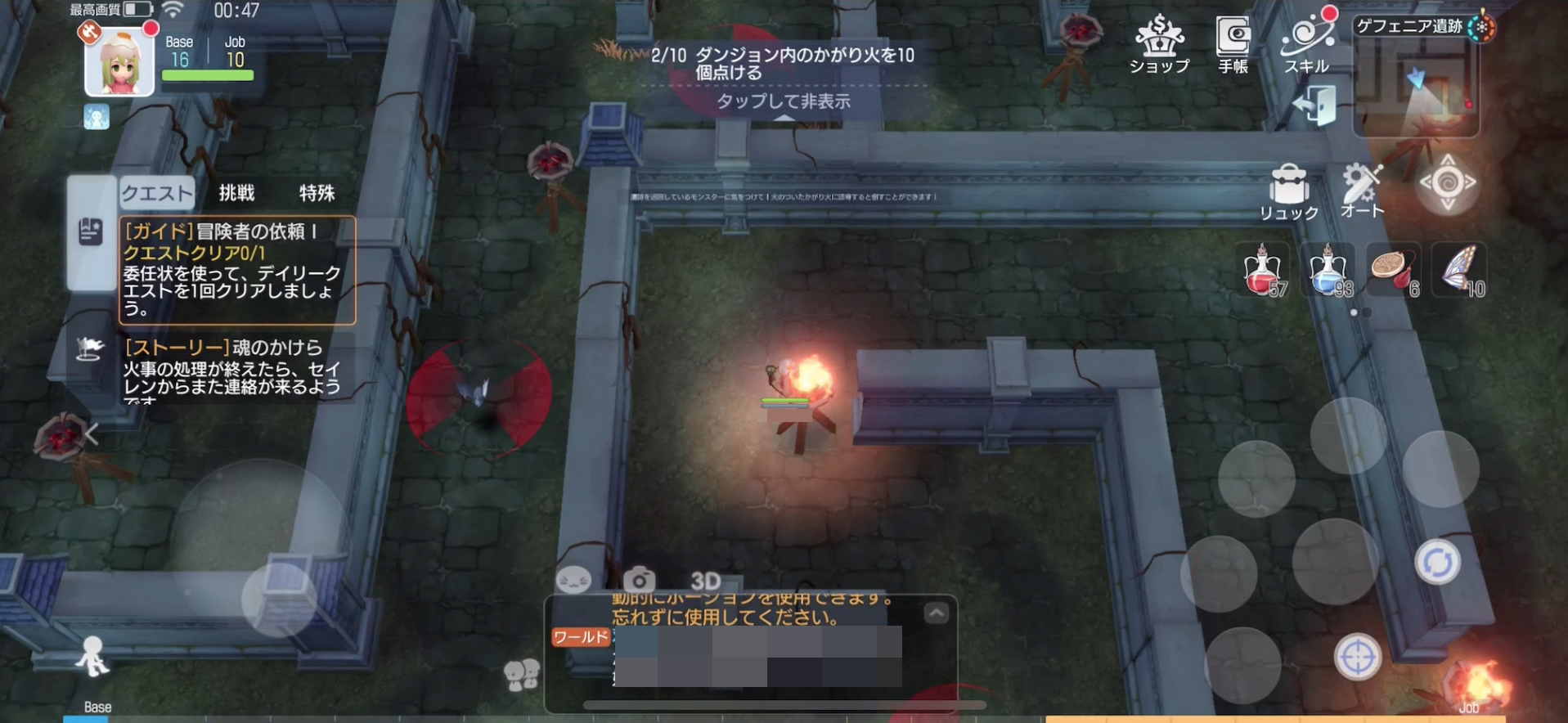1568x723 pixels.
Task: Click the Base experience progress bar
Action: [x=207, y=74]
